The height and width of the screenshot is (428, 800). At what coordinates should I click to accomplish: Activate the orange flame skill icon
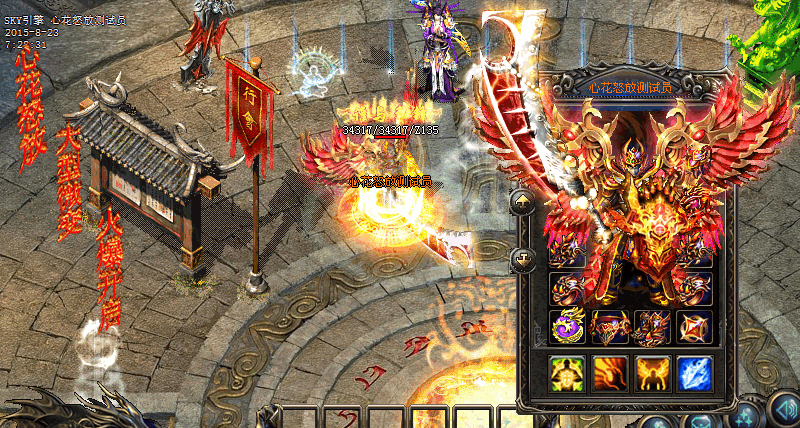click(x=610, y=374)
